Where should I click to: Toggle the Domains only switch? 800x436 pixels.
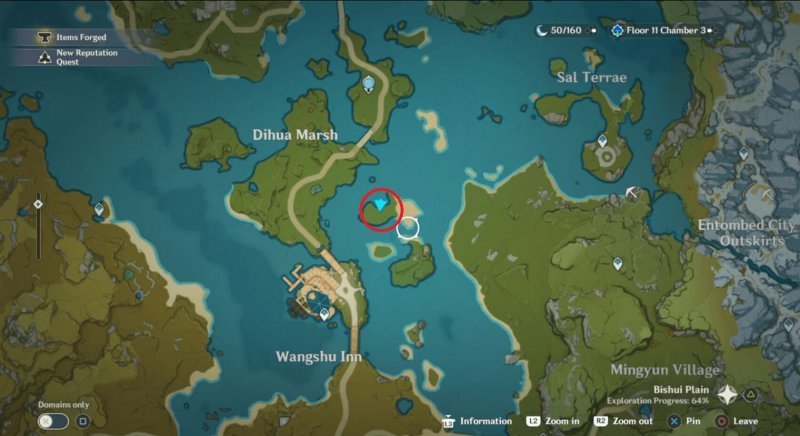53,421
